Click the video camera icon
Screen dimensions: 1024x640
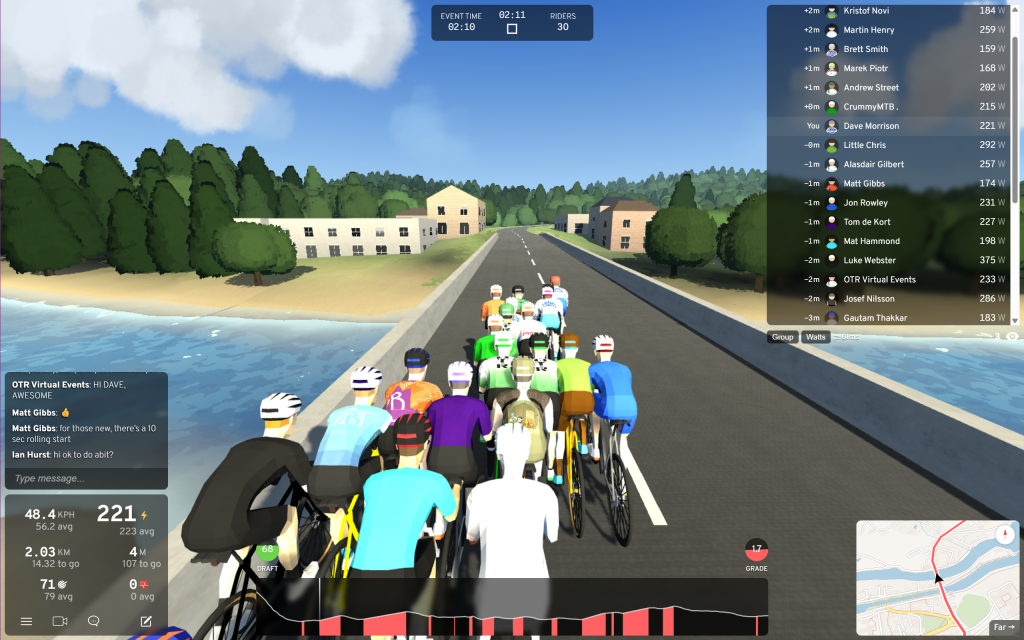[59, 621]
